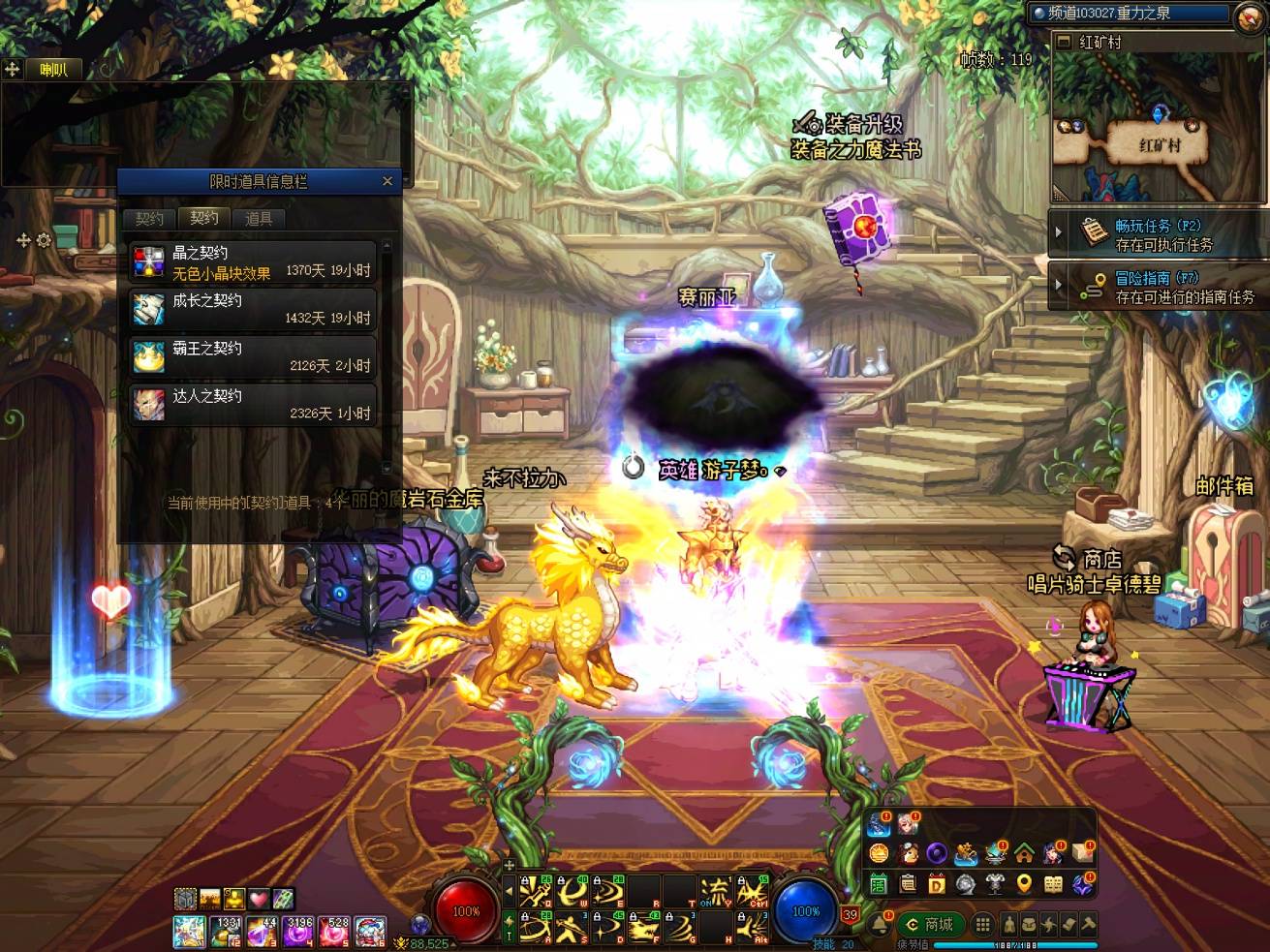Image resolution: width=1270 pixels, height=952 pixels.
Task: Close the 限时道具信息栏 panel
Action: pyautogui.click(x=387, y=181)
